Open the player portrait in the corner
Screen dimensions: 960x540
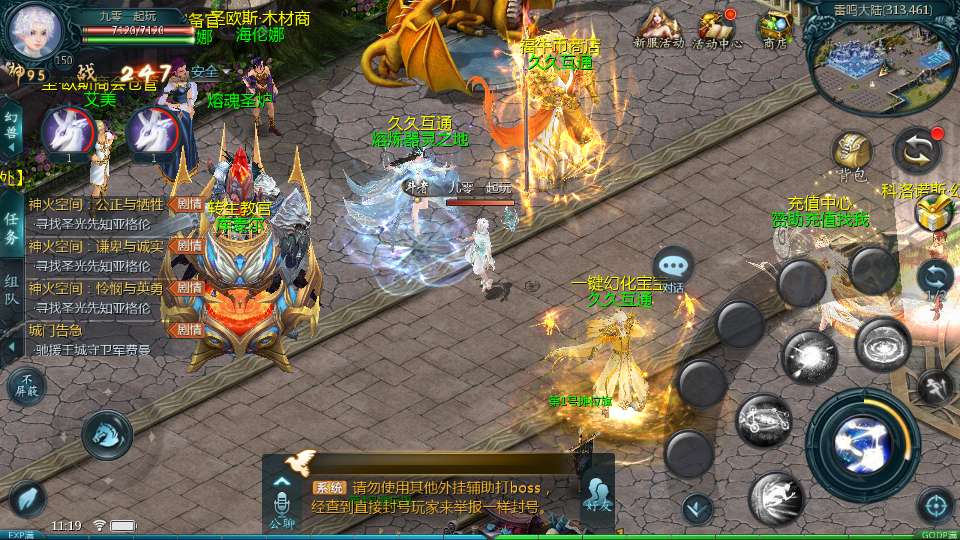coord(35,31)
